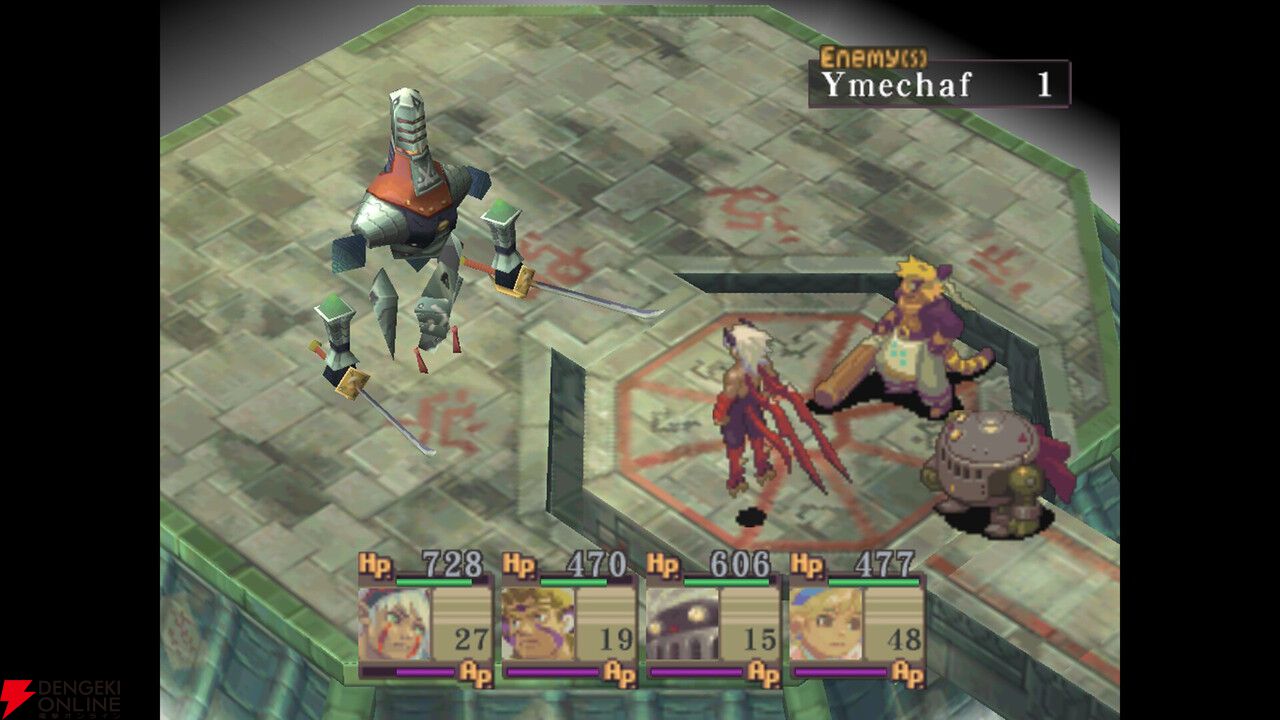Select the robot's portrait in the status bar
The width and height of the screenshot is (1280, 720).
681,620
